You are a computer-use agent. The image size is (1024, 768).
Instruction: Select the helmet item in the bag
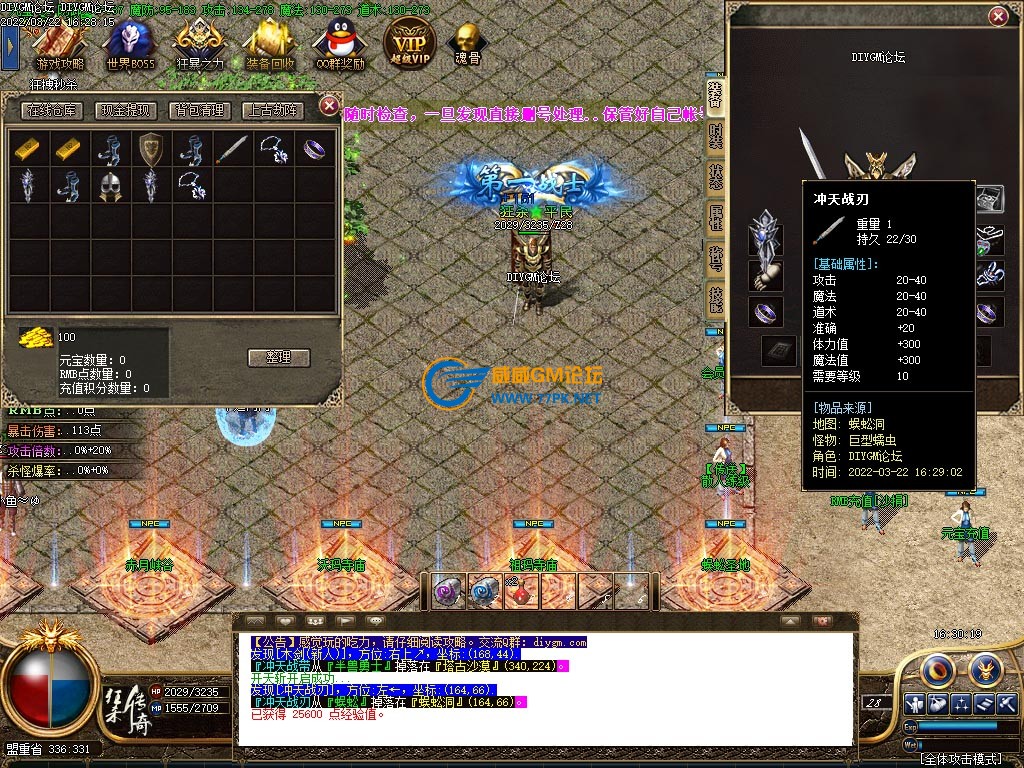109,186
